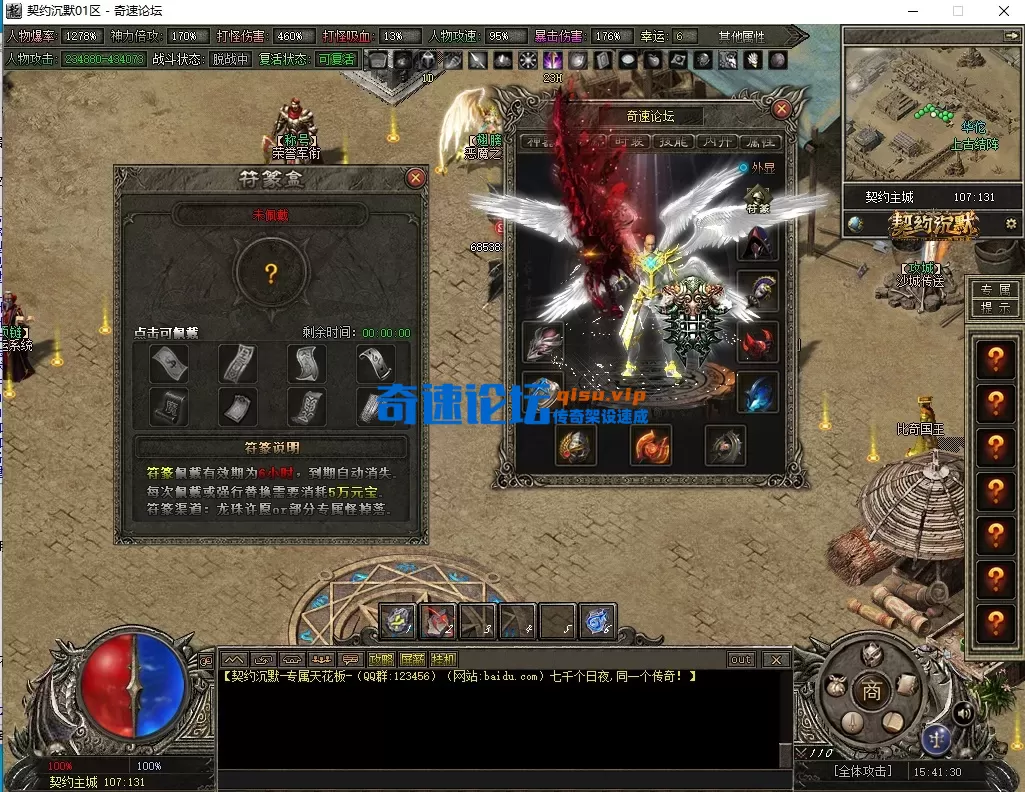Select the 内功 tab in the character panel
This screenshot has width=1025, height=792.
pos(715,142)
